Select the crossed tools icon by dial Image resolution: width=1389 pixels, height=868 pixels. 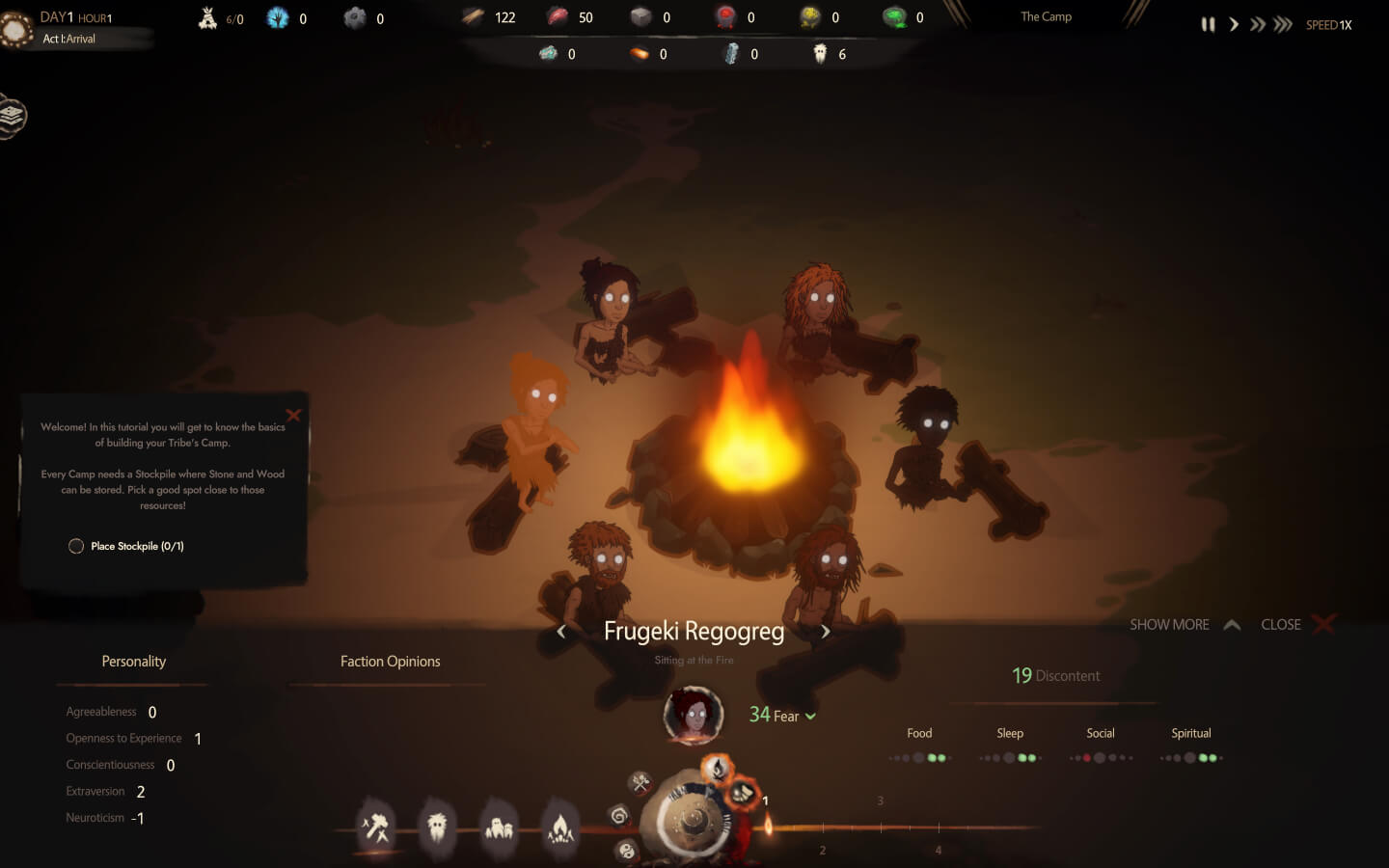(x=640, y=782)
